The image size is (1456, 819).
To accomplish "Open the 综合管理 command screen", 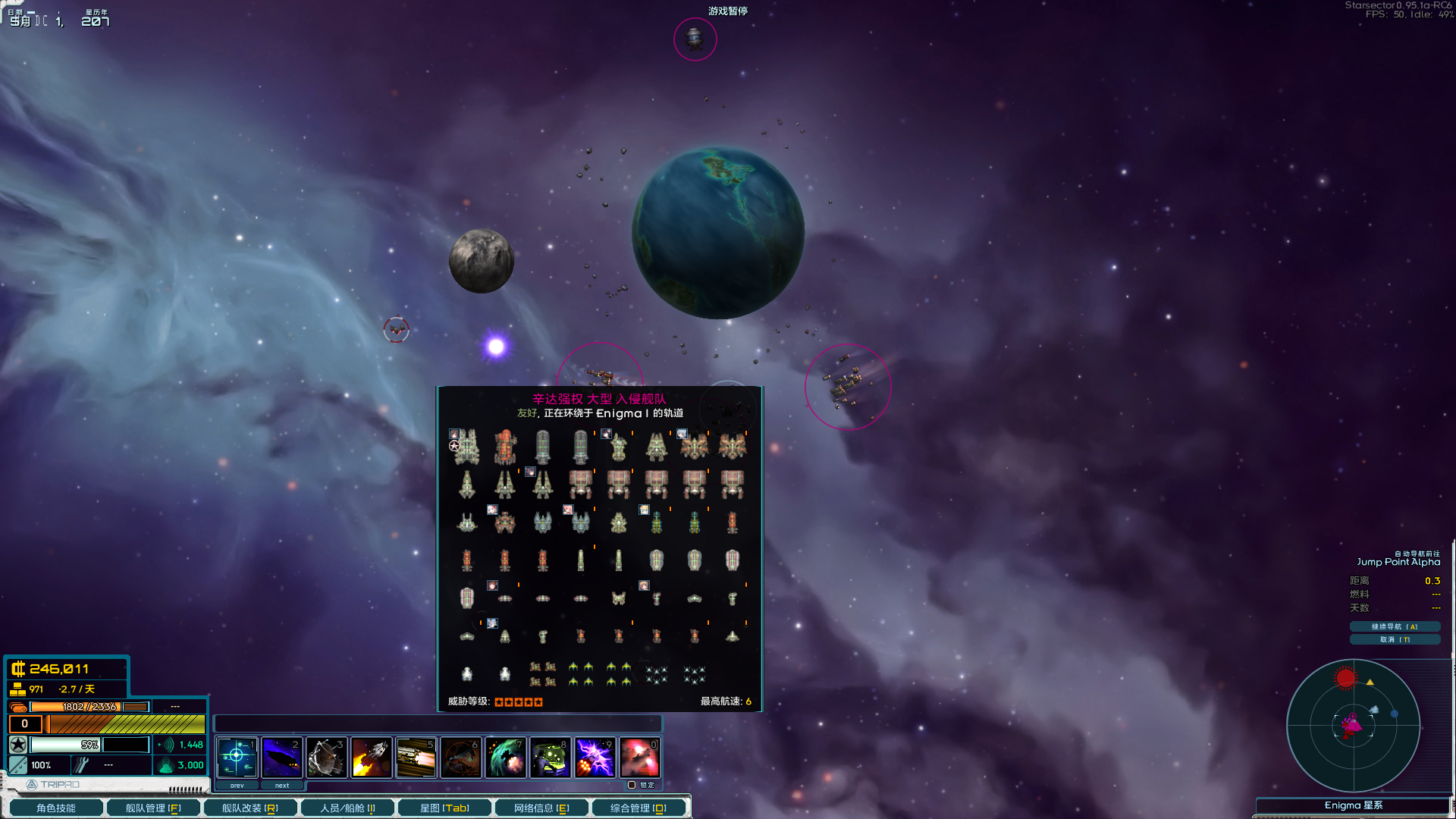I will coord(639,808).
